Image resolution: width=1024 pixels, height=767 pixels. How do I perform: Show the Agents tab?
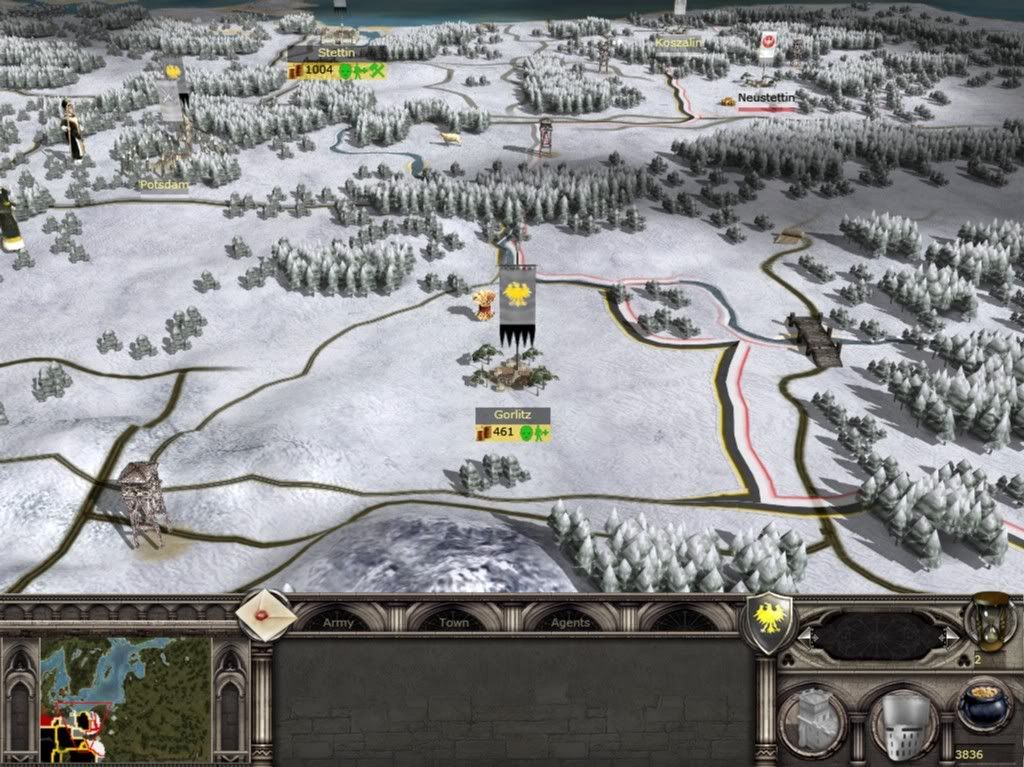click(570, 622)
